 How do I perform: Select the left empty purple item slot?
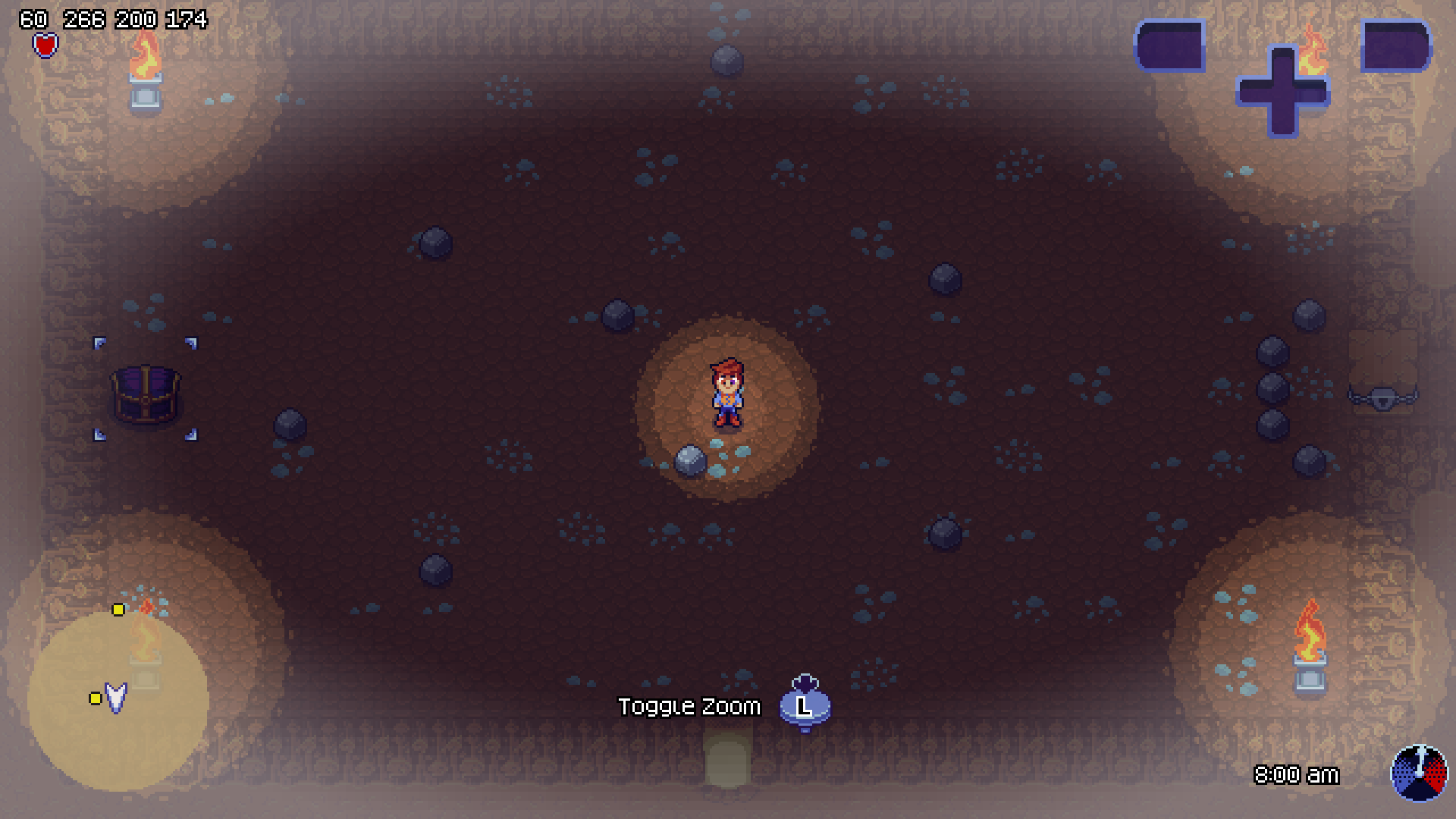click(x=1170, y=45)
